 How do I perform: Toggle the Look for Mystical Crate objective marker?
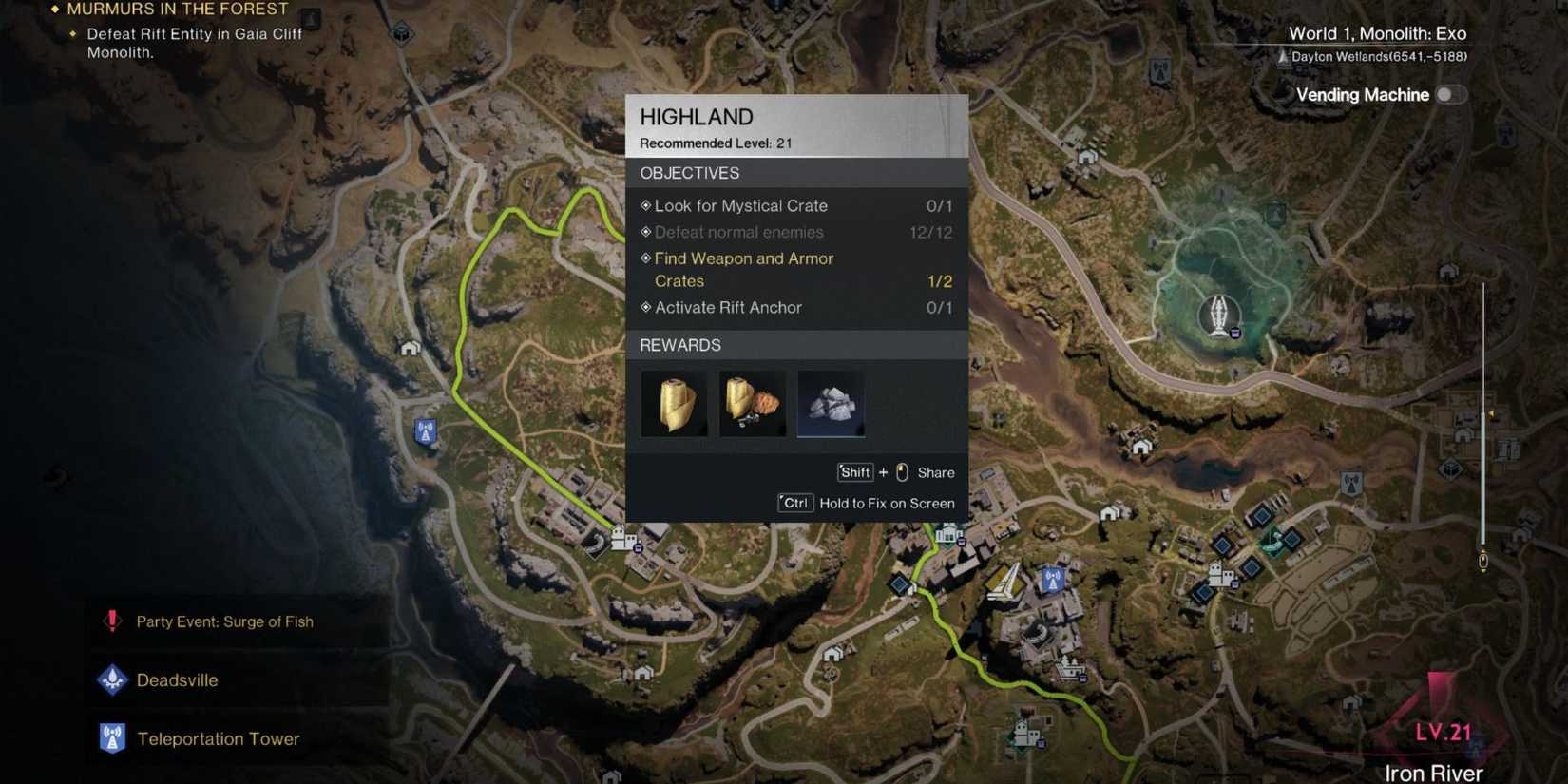(x=645, y=205)
